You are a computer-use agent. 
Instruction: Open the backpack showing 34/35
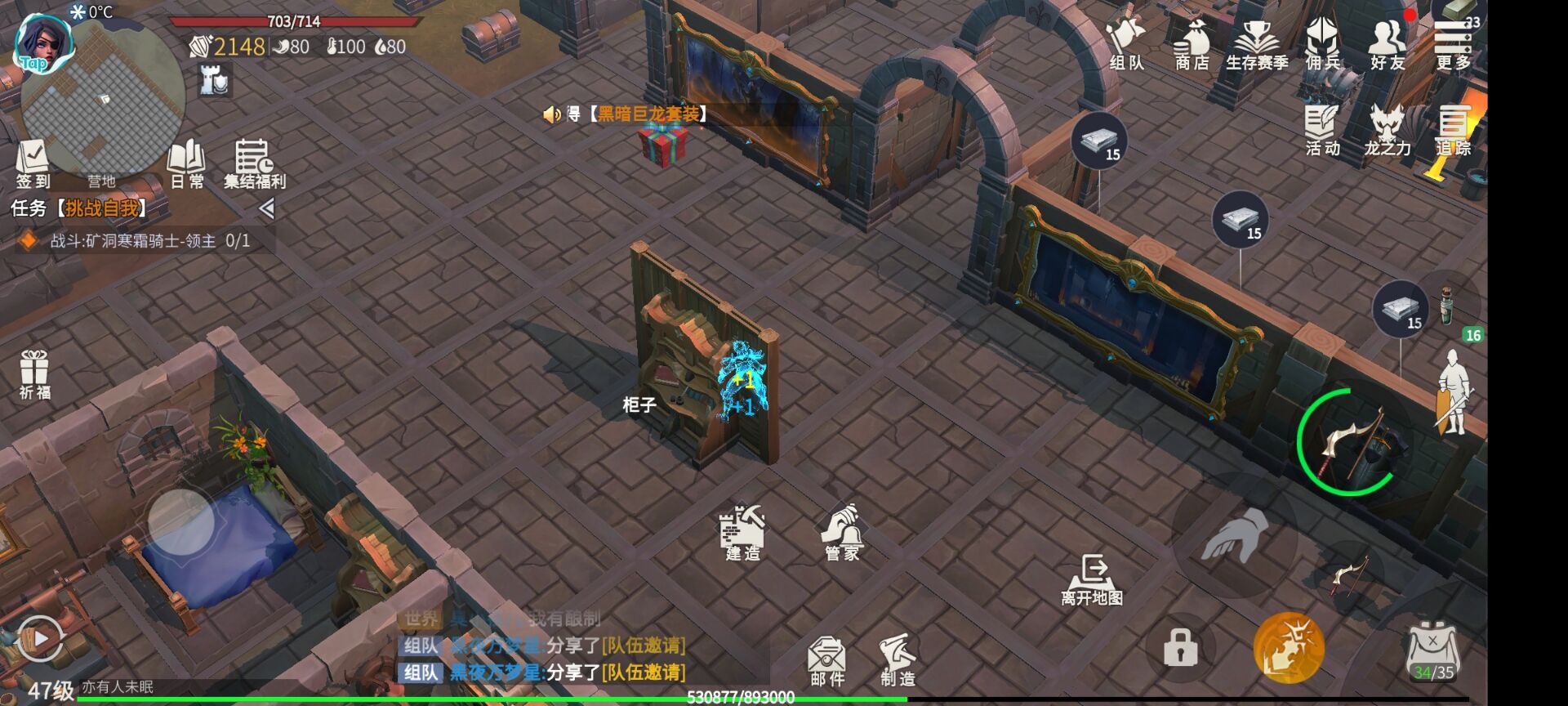pyautogui.click(x=1433, y=652)
